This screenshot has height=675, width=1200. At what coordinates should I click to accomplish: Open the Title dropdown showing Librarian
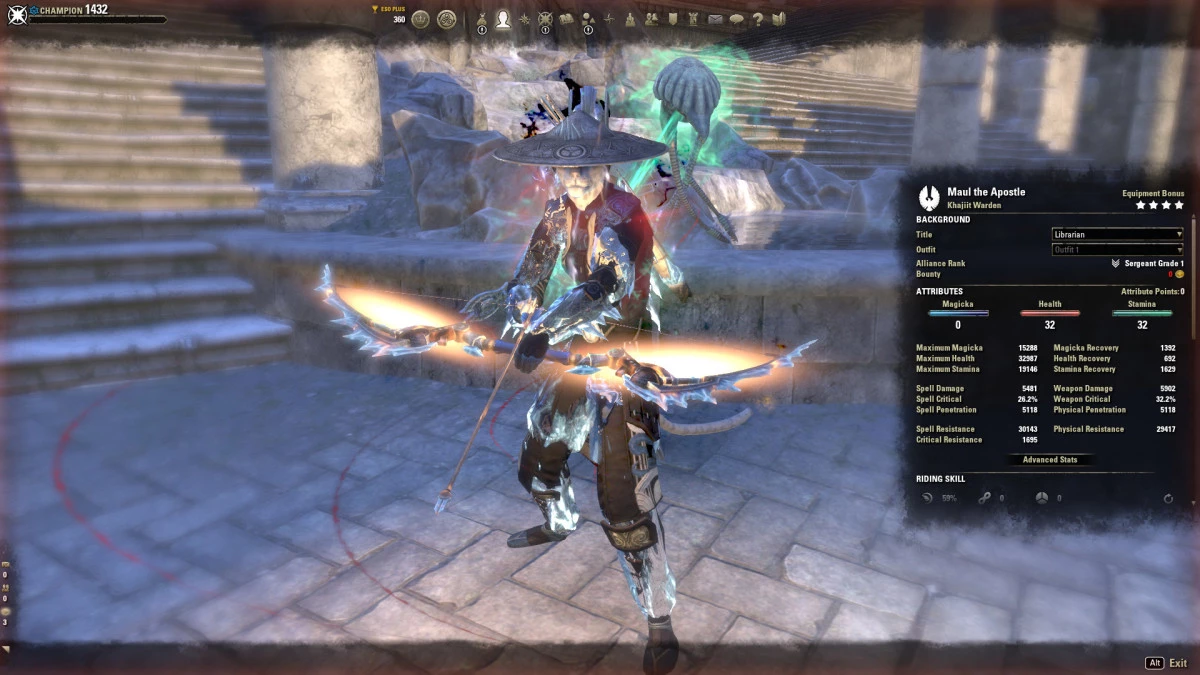coord(1117,234)
